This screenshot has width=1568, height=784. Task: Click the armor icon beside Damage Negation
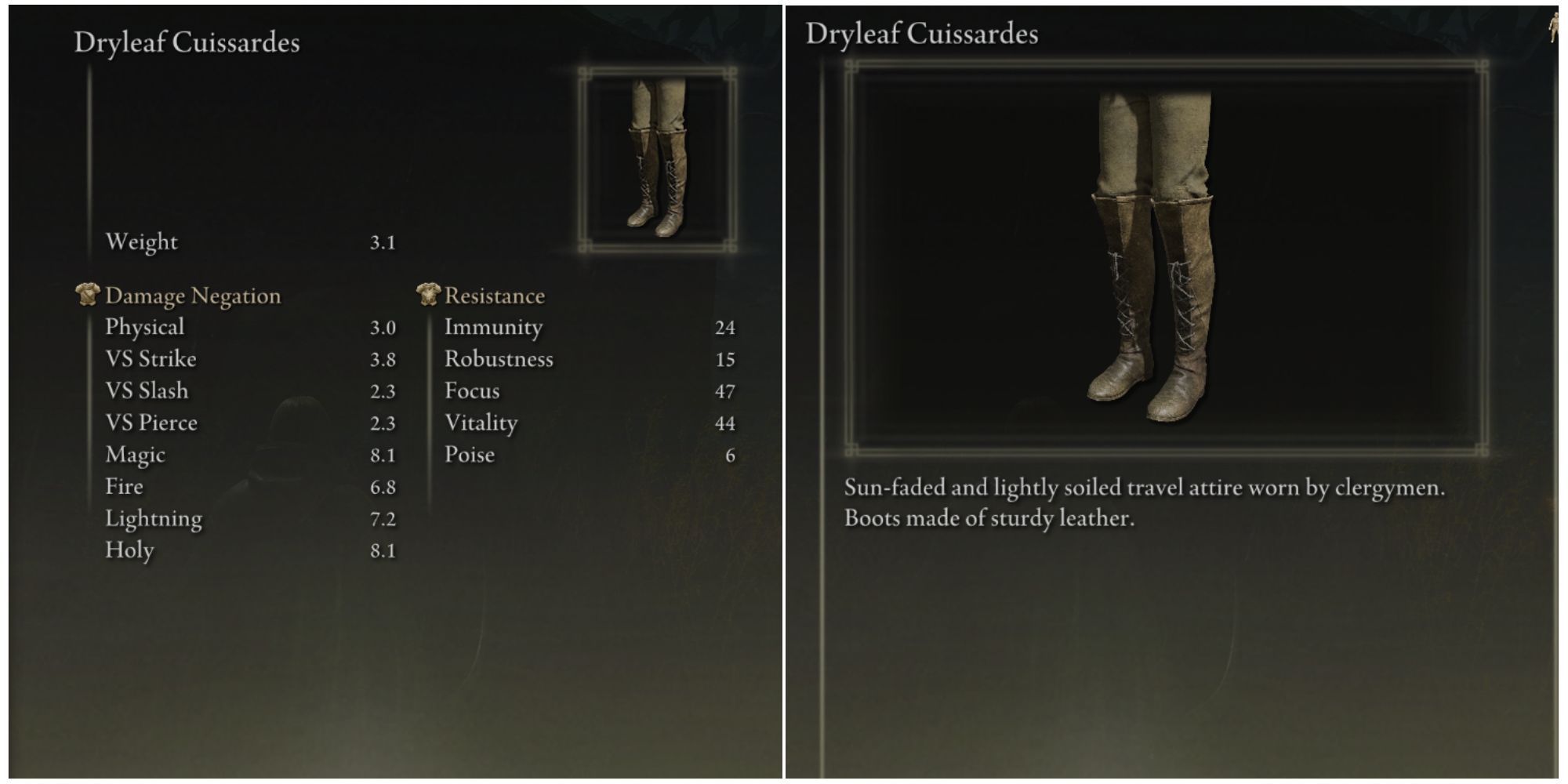(90, 296)
